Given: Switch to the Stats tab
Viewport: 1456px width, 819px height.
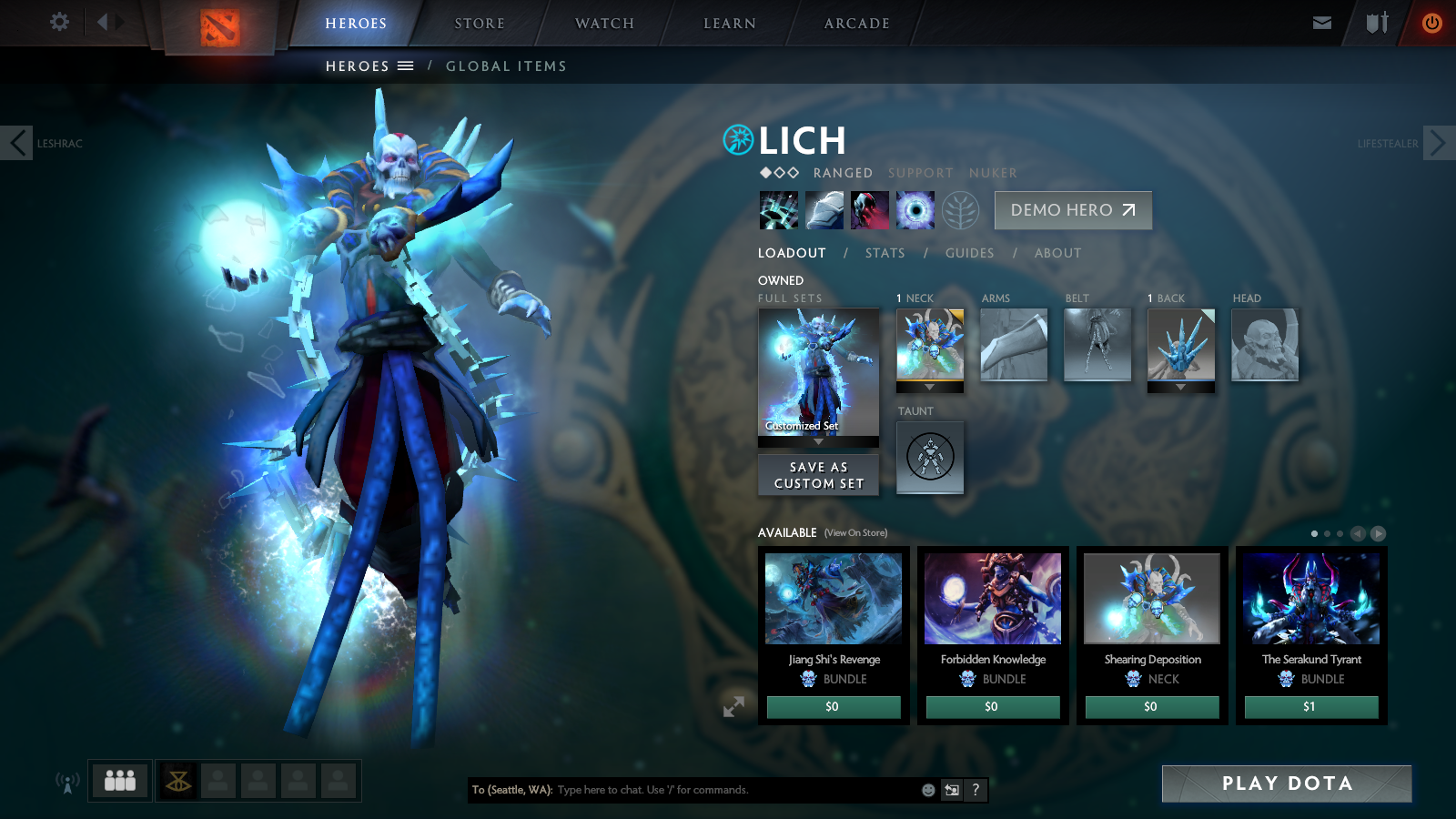Looking at the screenshot, I should [885, 253].
